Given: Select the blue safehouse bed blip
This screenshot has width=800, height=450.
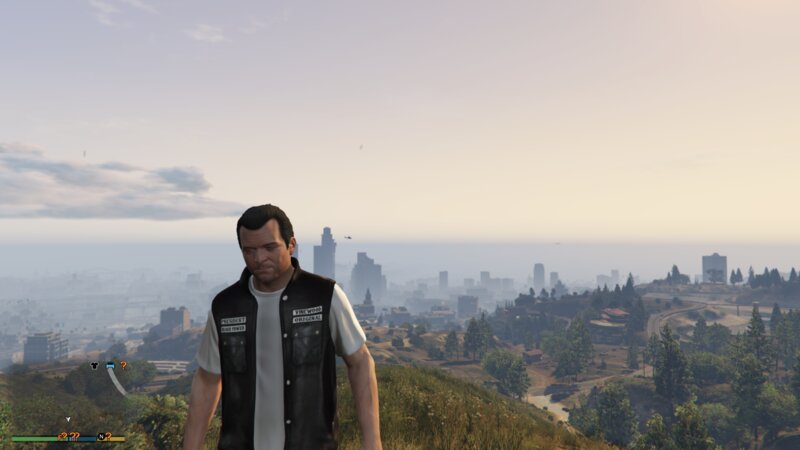Looking at the screenshot, I should pyautogui.click(x=109, y=366).
